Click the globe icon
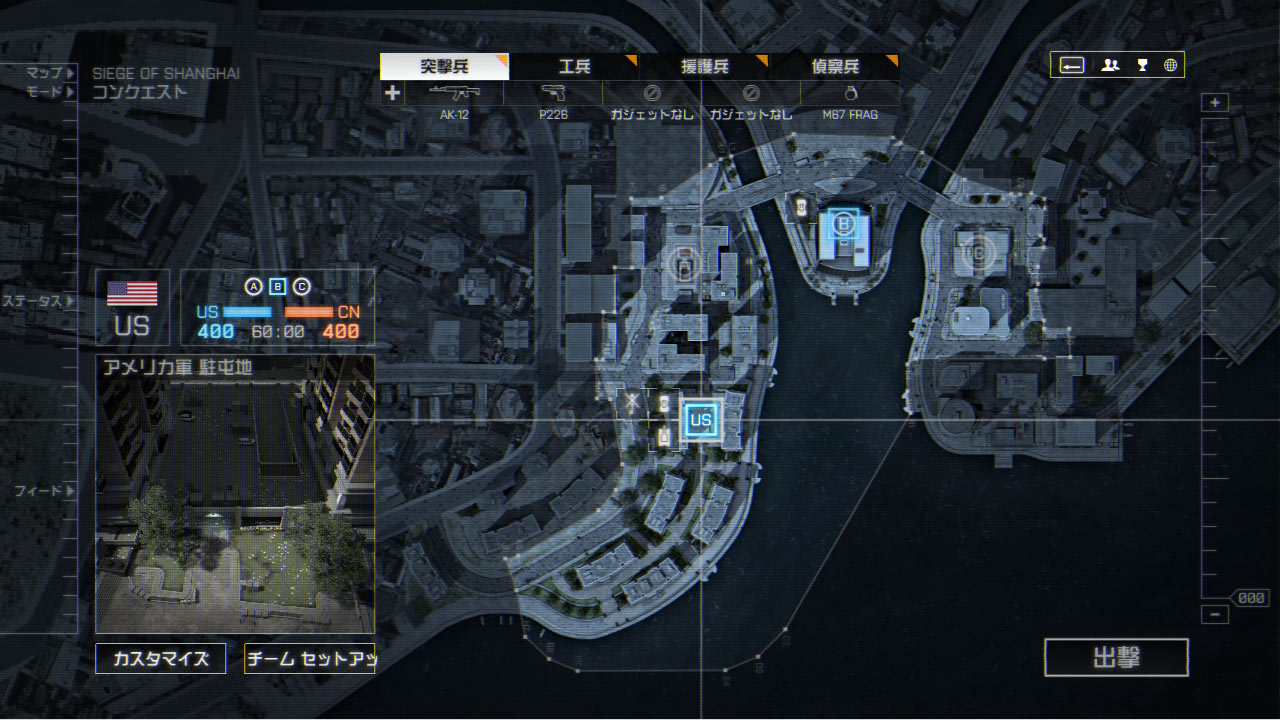Screen dimensions: 1280x720 pyautogui.click(x=1170, y=65)
